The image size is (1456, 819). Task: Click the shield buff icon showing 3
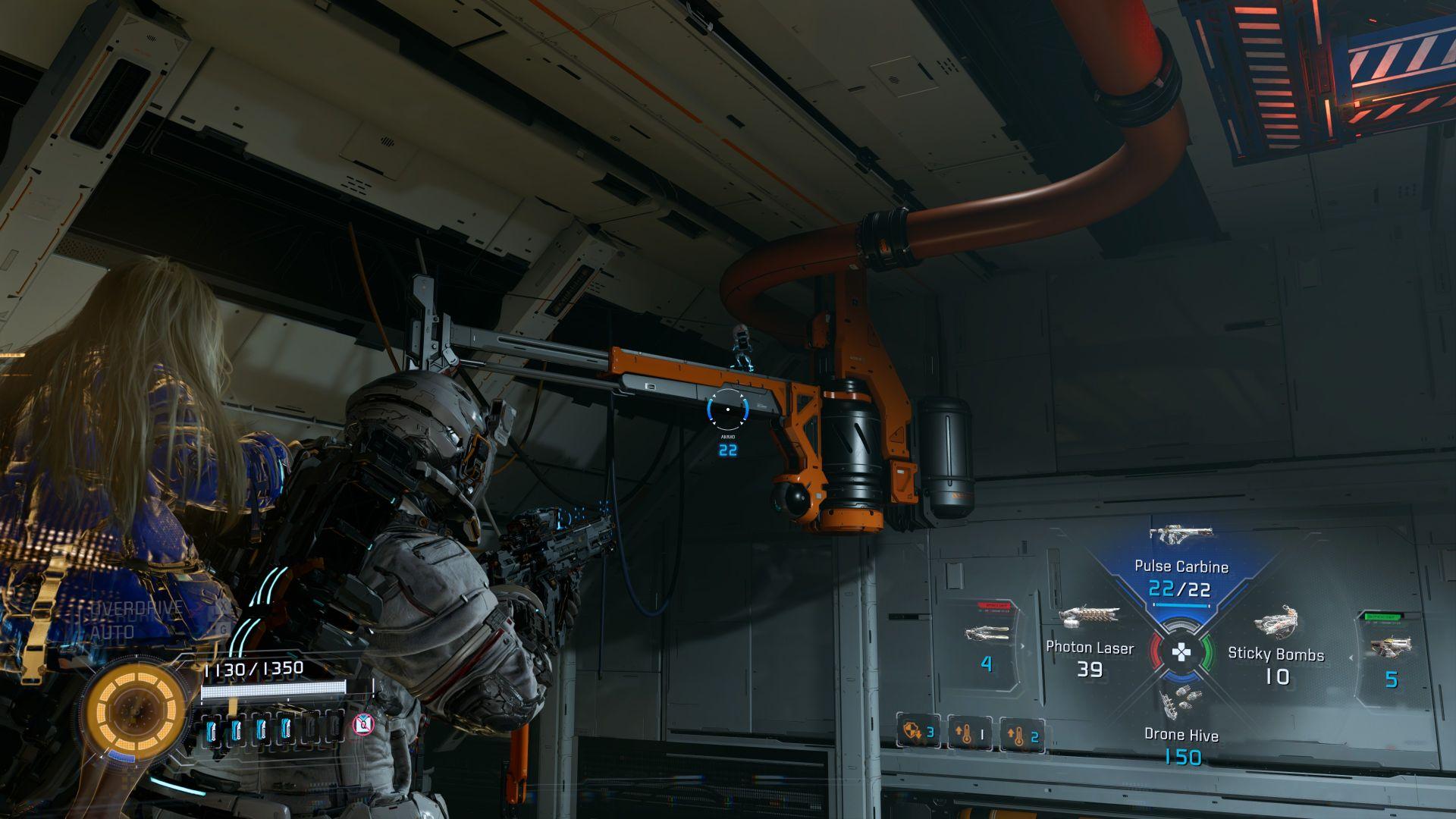click(918, 733)
